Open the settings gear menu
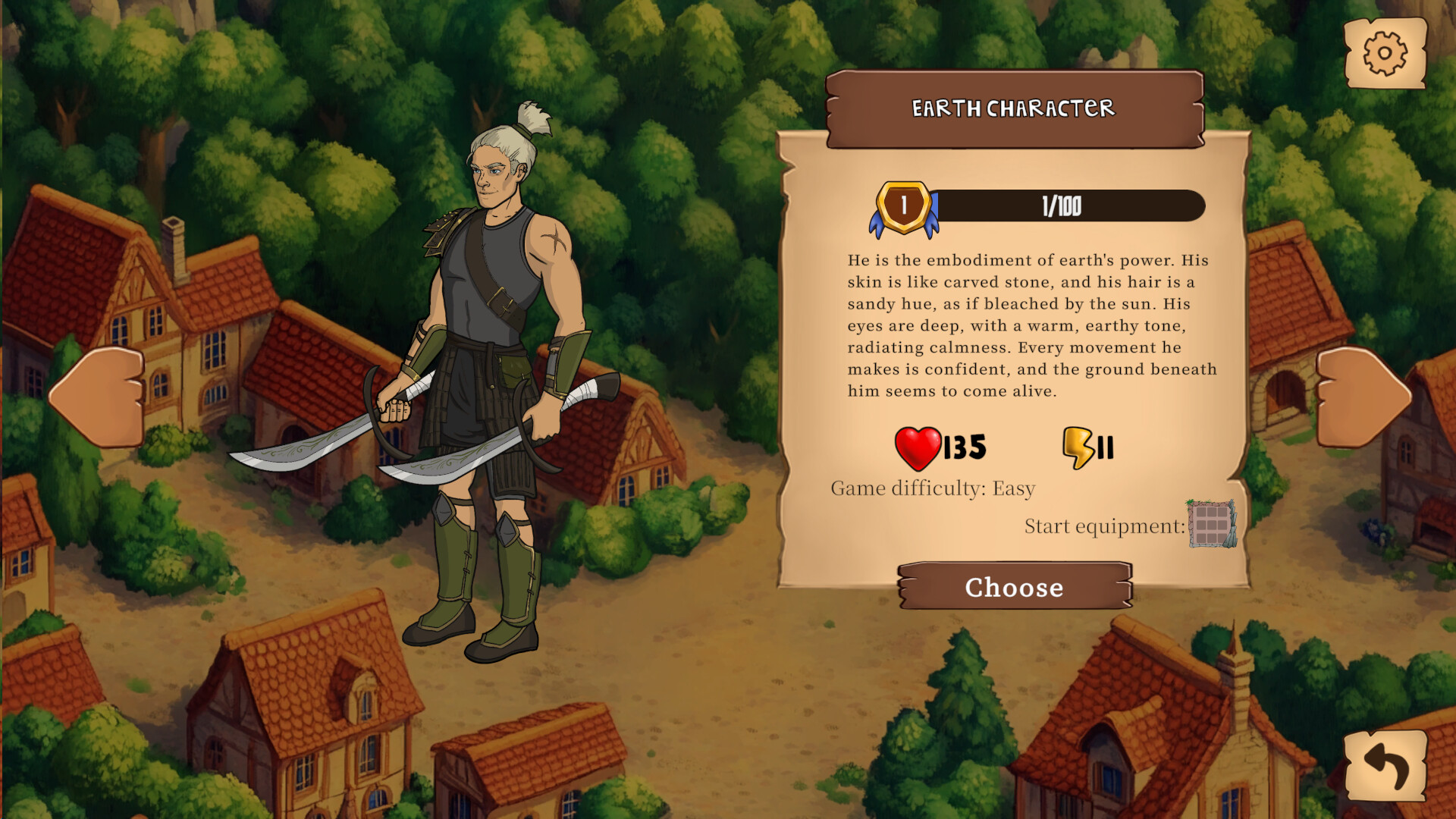 1385,54
